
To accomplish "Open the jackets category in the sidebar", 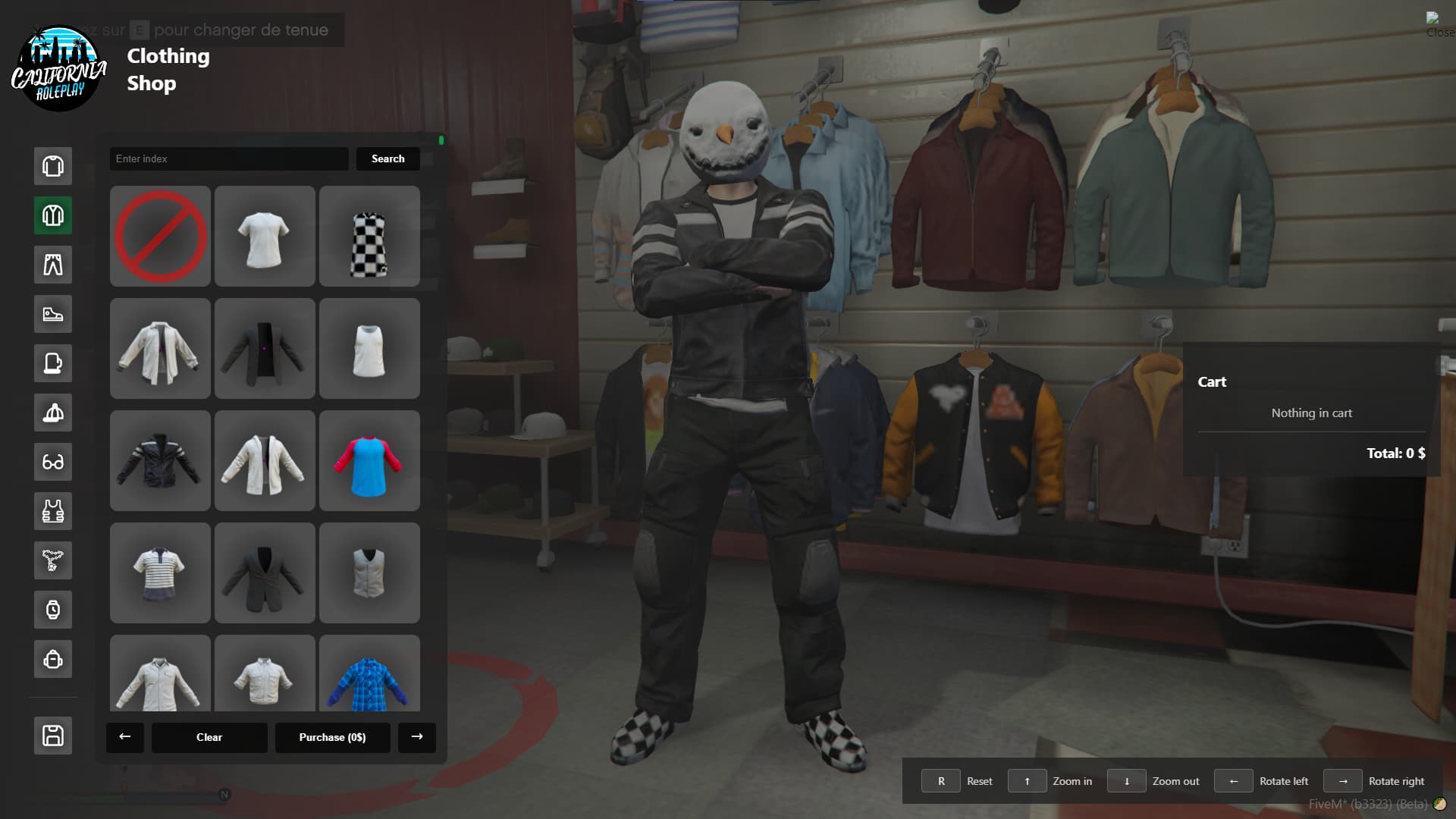I will click(52, 215).
